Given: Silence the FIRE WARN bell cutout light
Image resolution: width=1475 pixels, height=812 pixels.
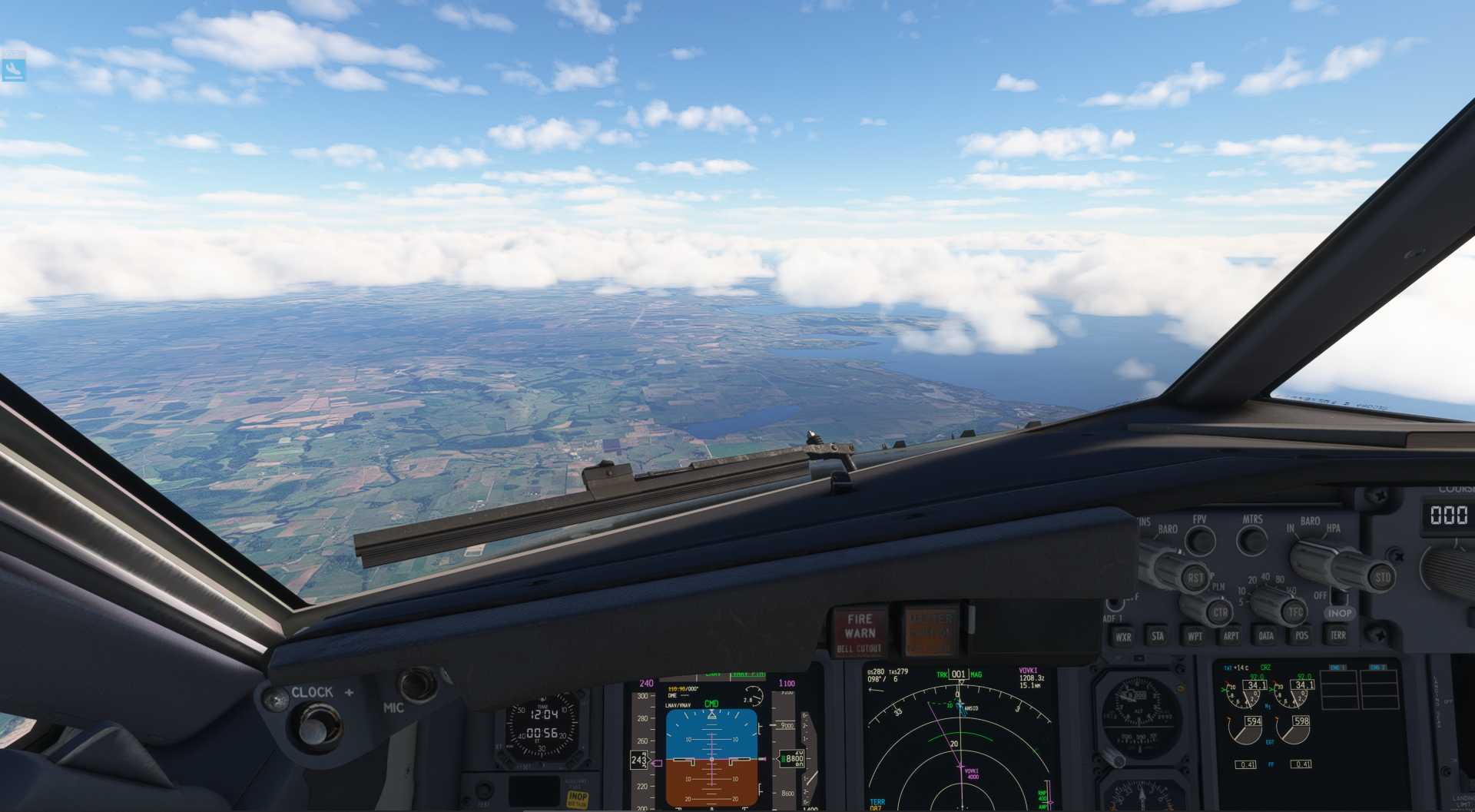Looking at the screenshot, I should tap(860, 632).
